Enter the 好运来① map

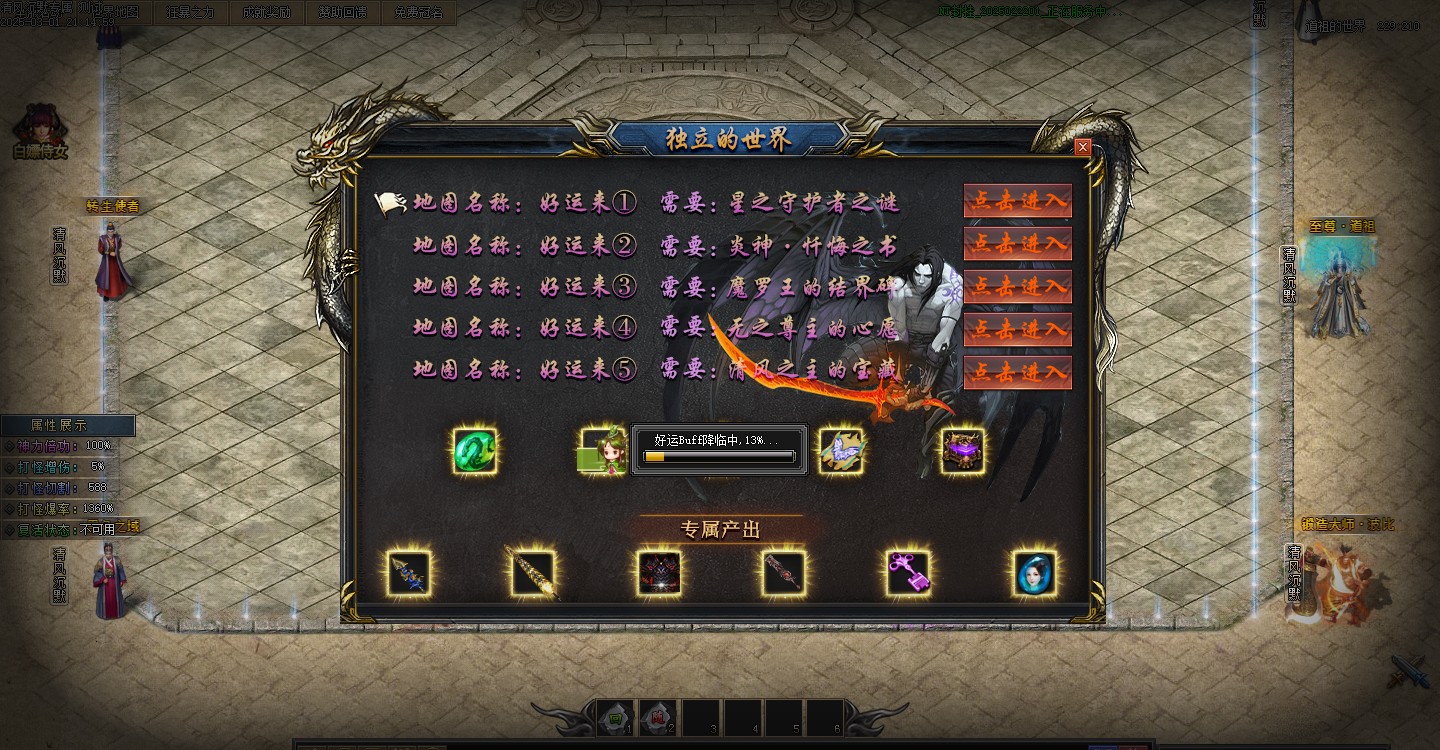coord(1017,201)
